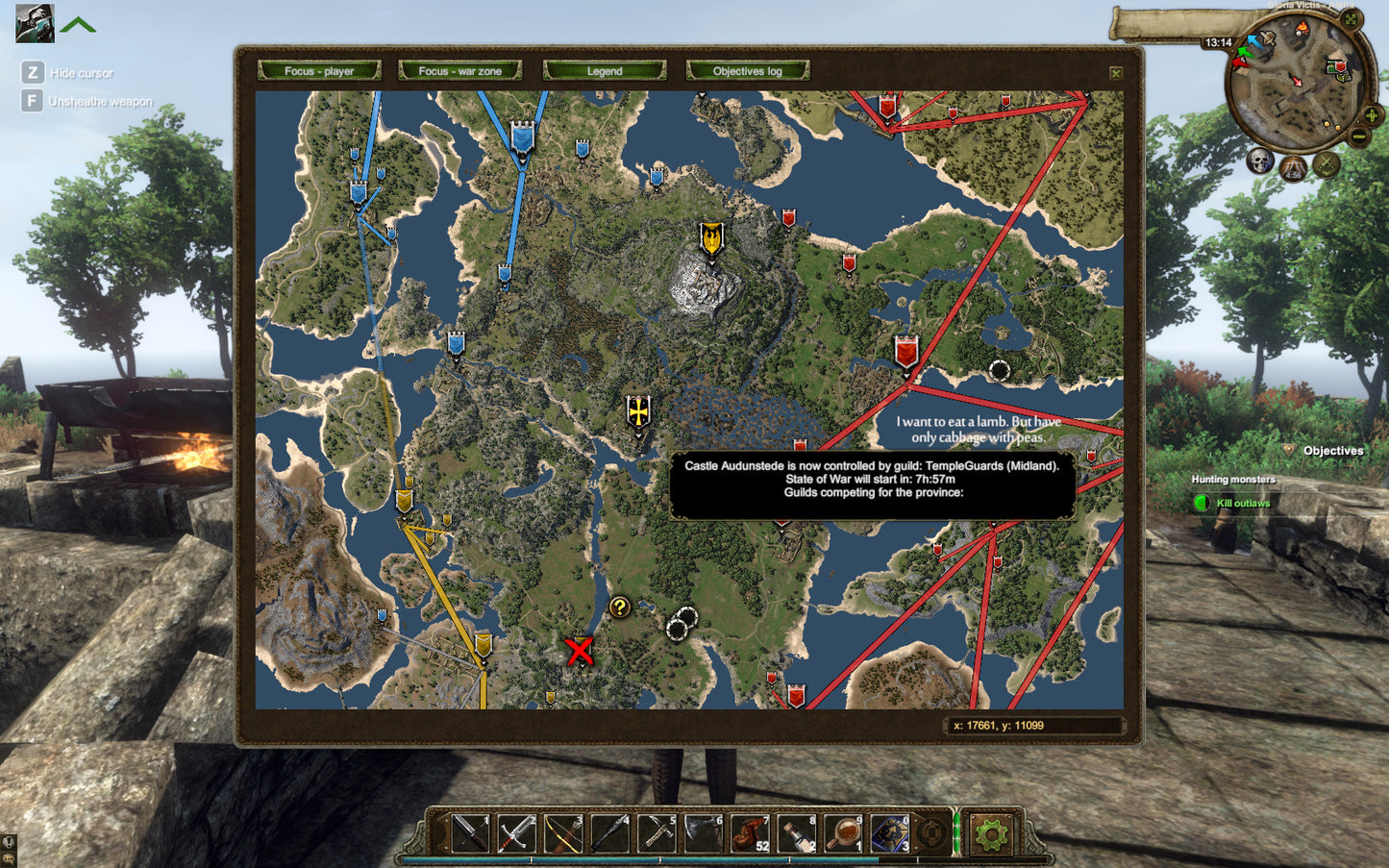Choose the dagger in hotbar slot 1

(x=470, y=833)
